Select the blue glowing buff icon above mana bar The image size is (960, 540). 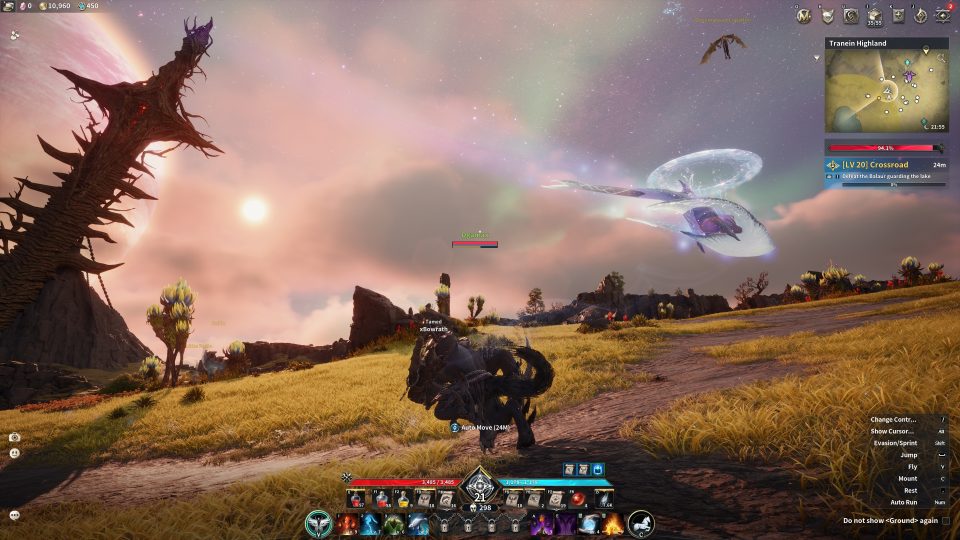click(598, 468)
